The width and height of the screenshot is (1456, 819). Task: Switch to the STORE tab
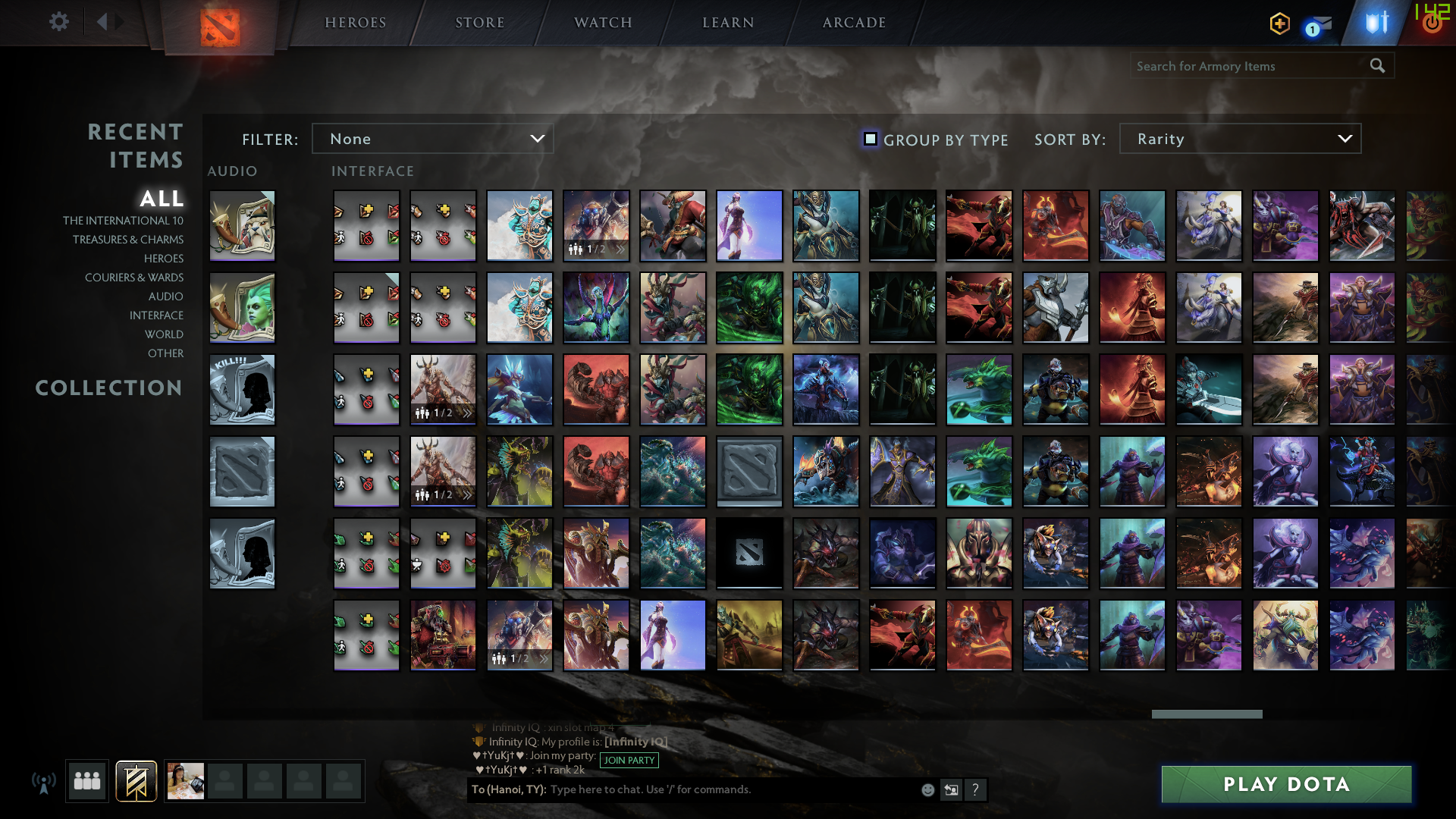point(481,22)
